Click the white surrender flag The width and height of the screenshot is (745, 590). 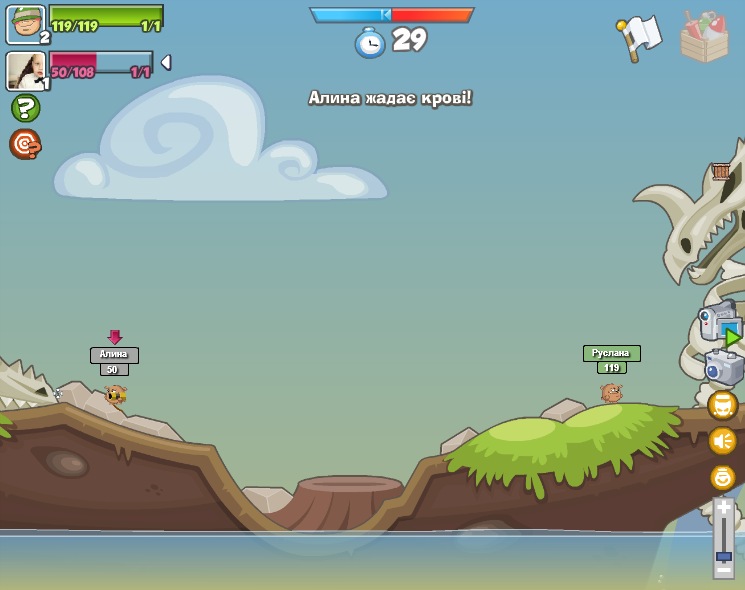(x=640, y=37)
